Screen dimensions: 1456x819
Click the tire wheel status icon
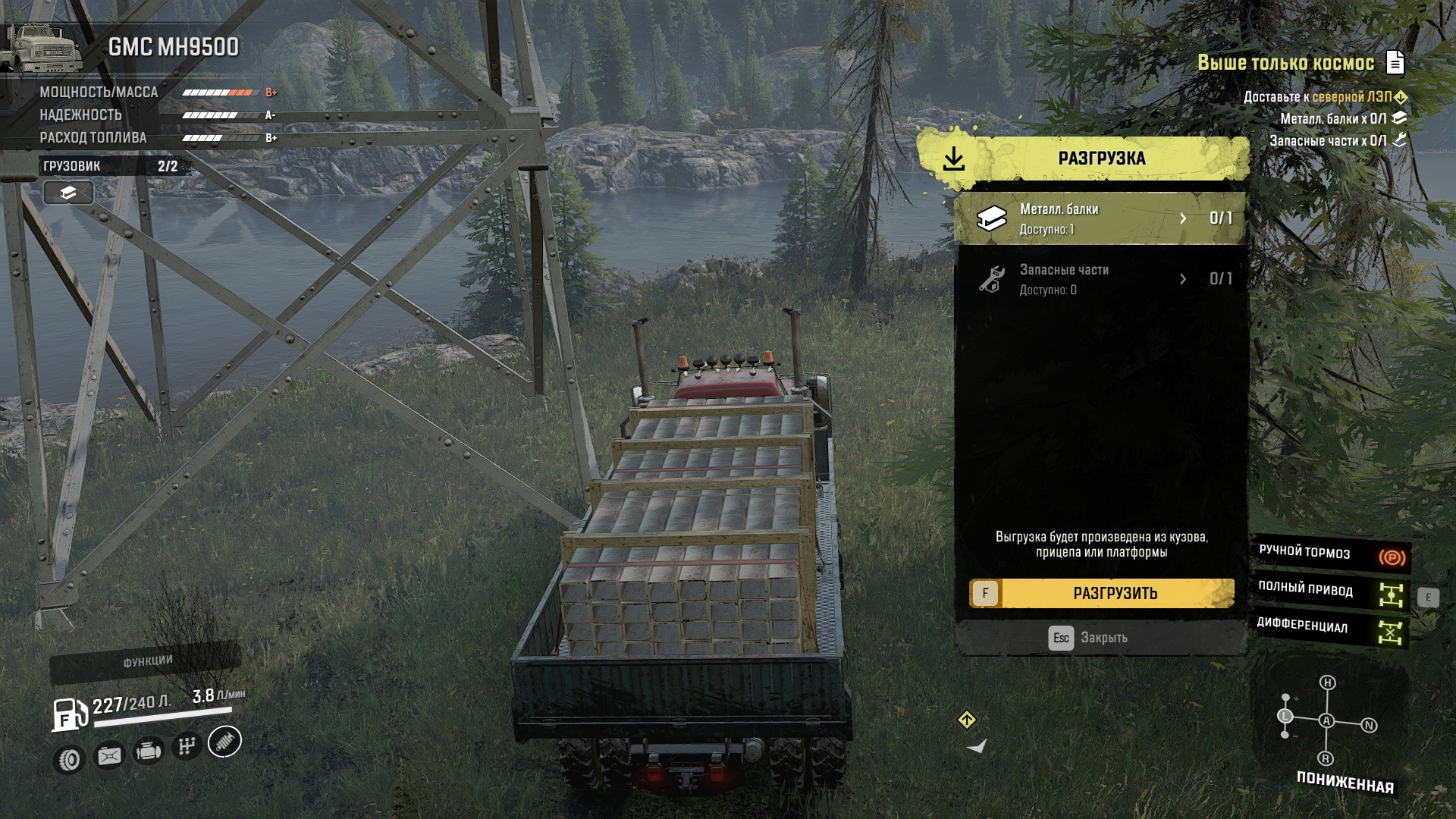point(70,759)
